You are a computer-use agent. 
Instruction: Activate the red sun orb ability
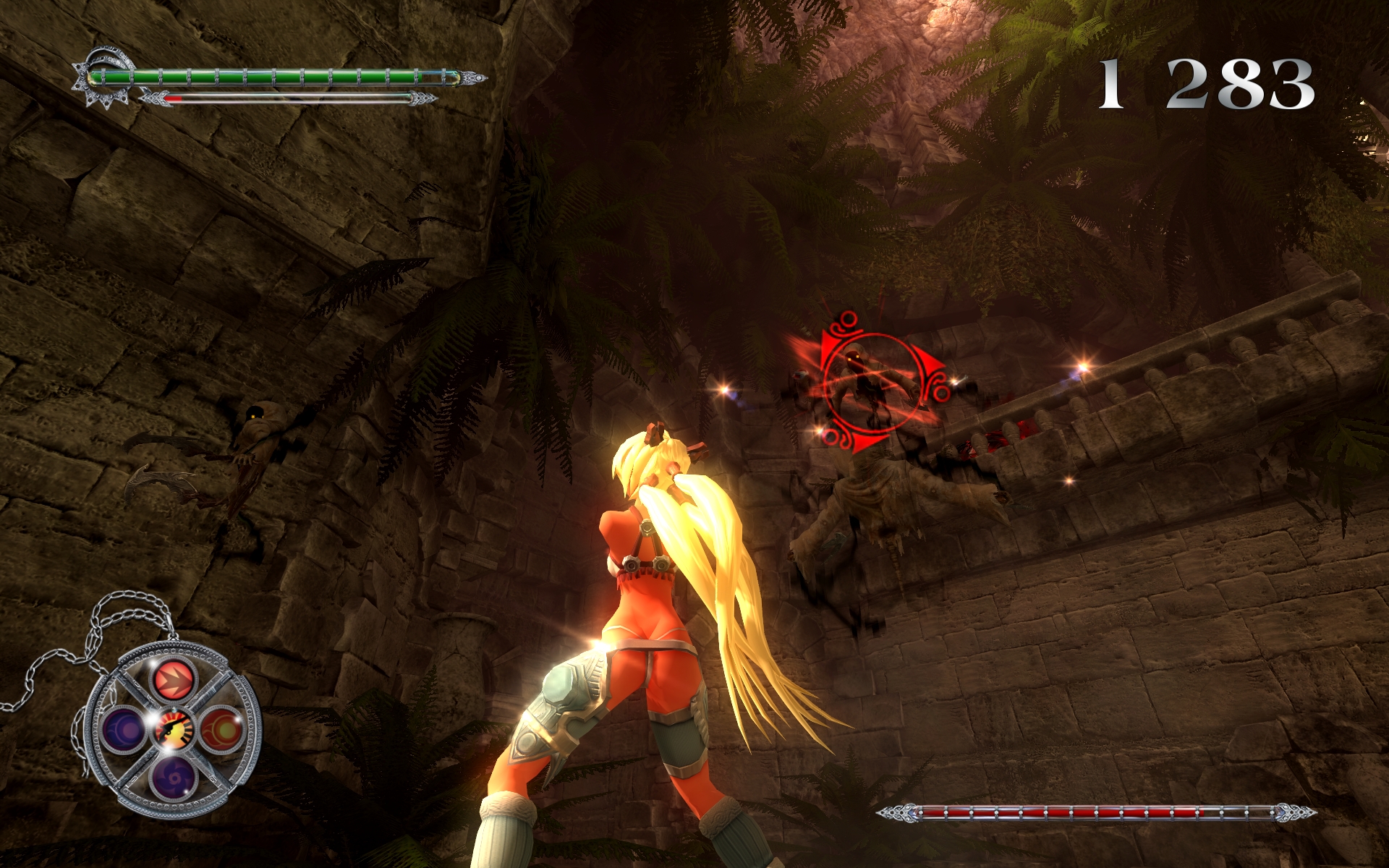[219, 728]
